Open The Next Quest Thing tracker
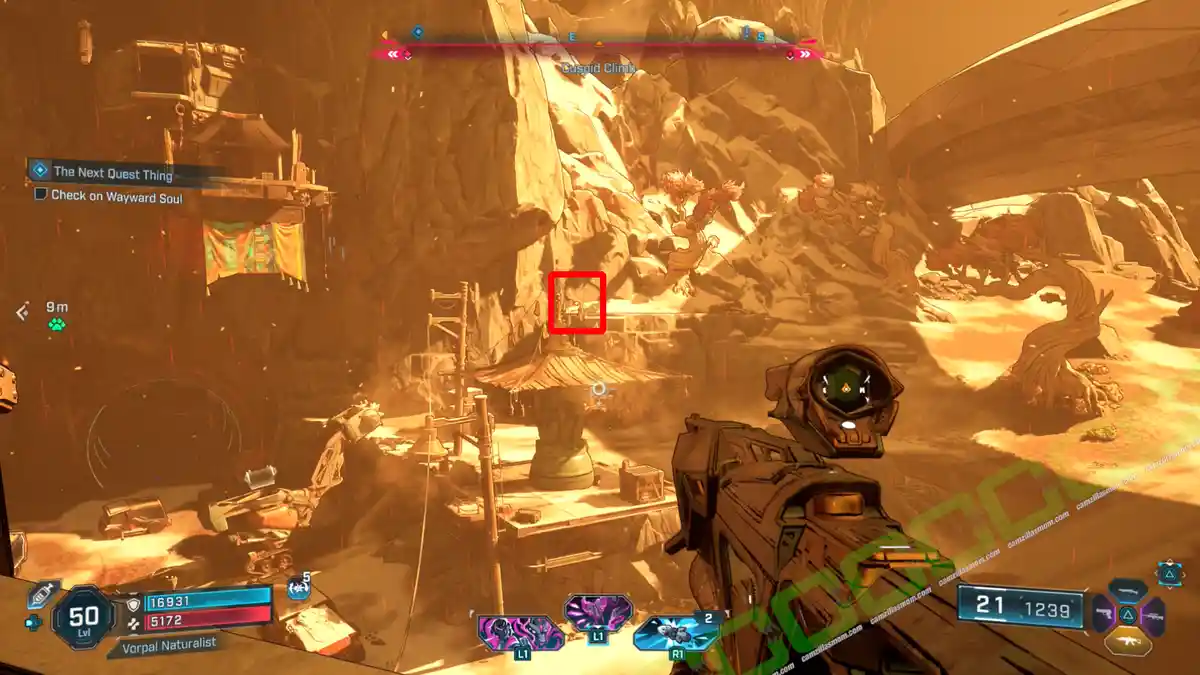The image size is (1200, 675). point(113,174)
